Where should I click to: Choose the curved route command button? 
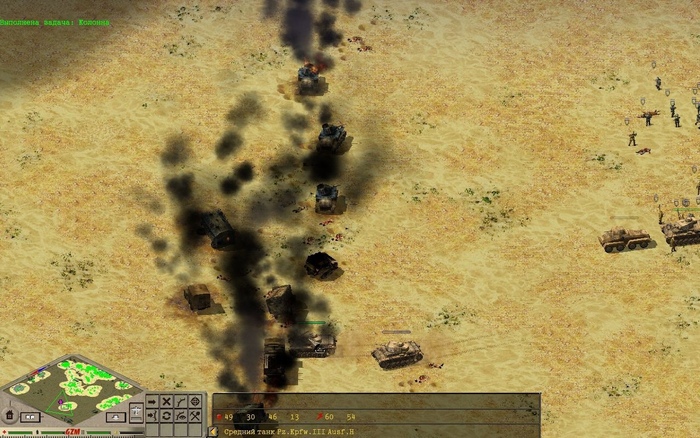181,401
